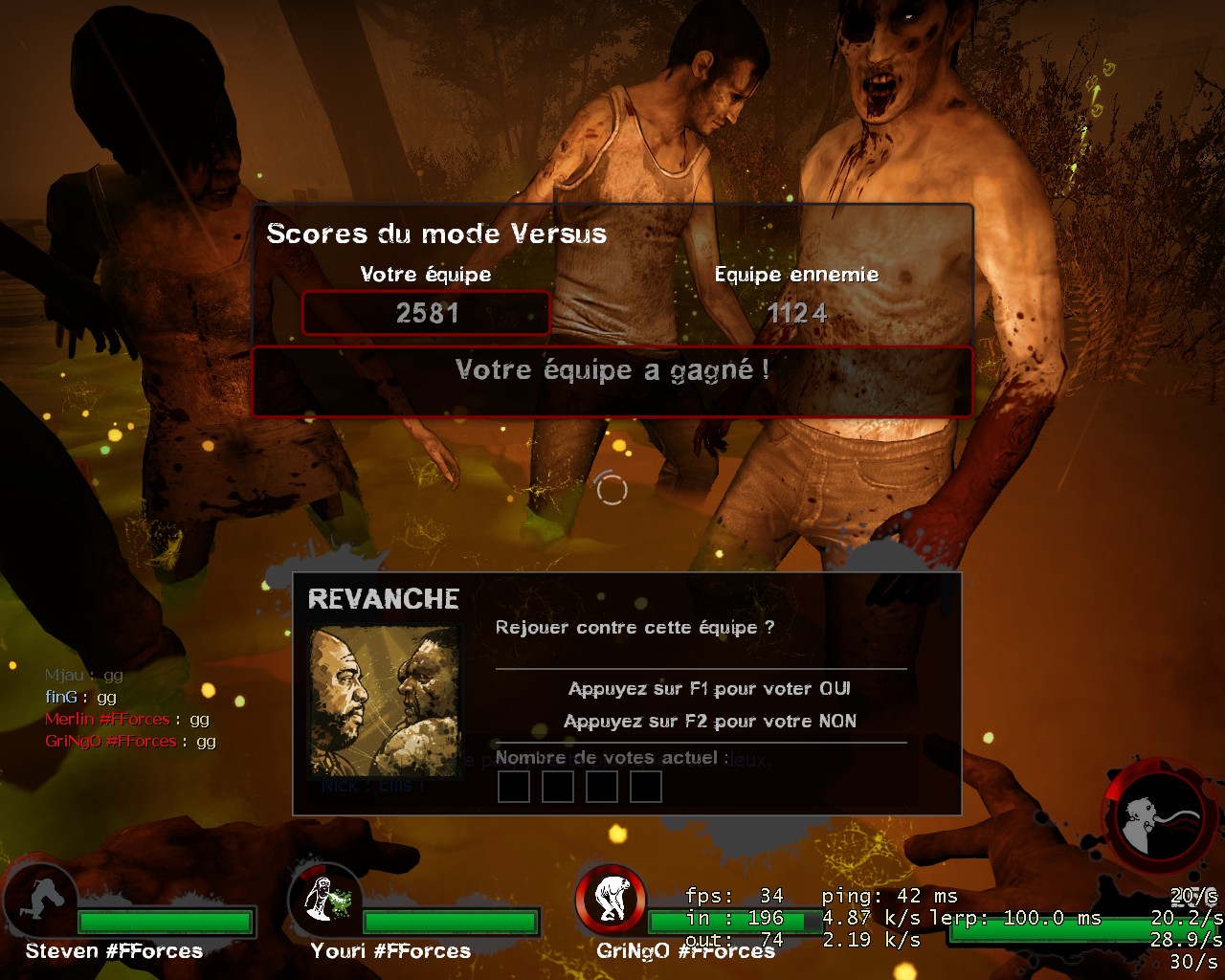Activate the Smoker tongue ability icon

click(1160, 820)
